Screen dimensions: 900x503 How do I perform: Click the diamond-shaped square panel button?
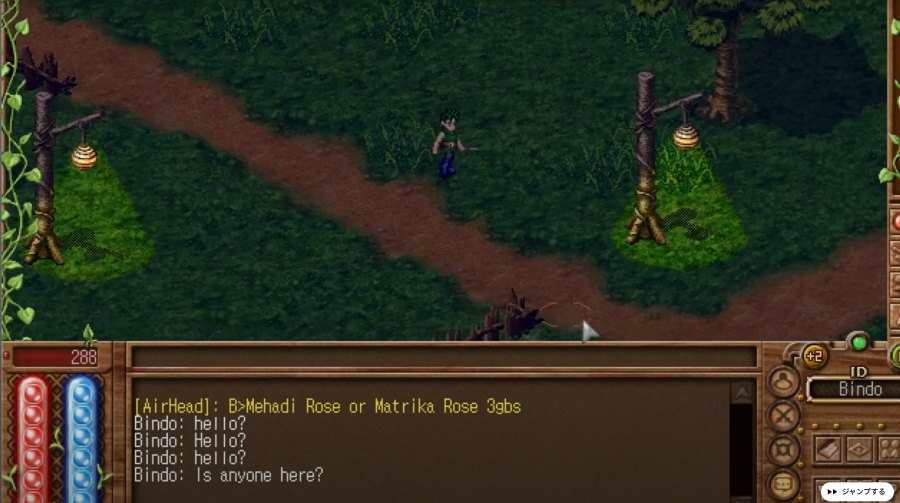(x=859, y=449)
